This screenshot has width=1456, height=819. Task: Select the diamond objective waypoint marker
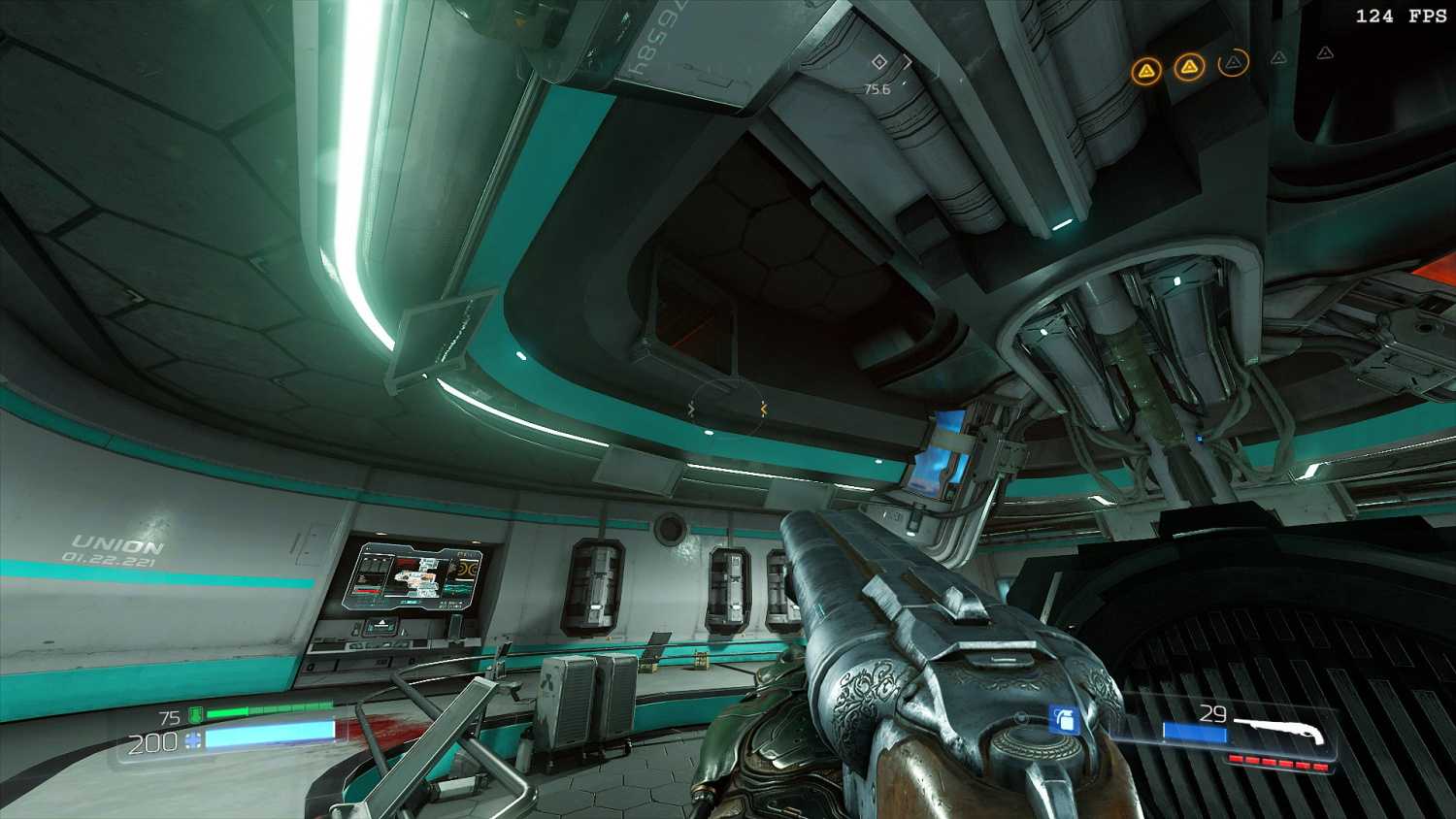click(879, 62)
